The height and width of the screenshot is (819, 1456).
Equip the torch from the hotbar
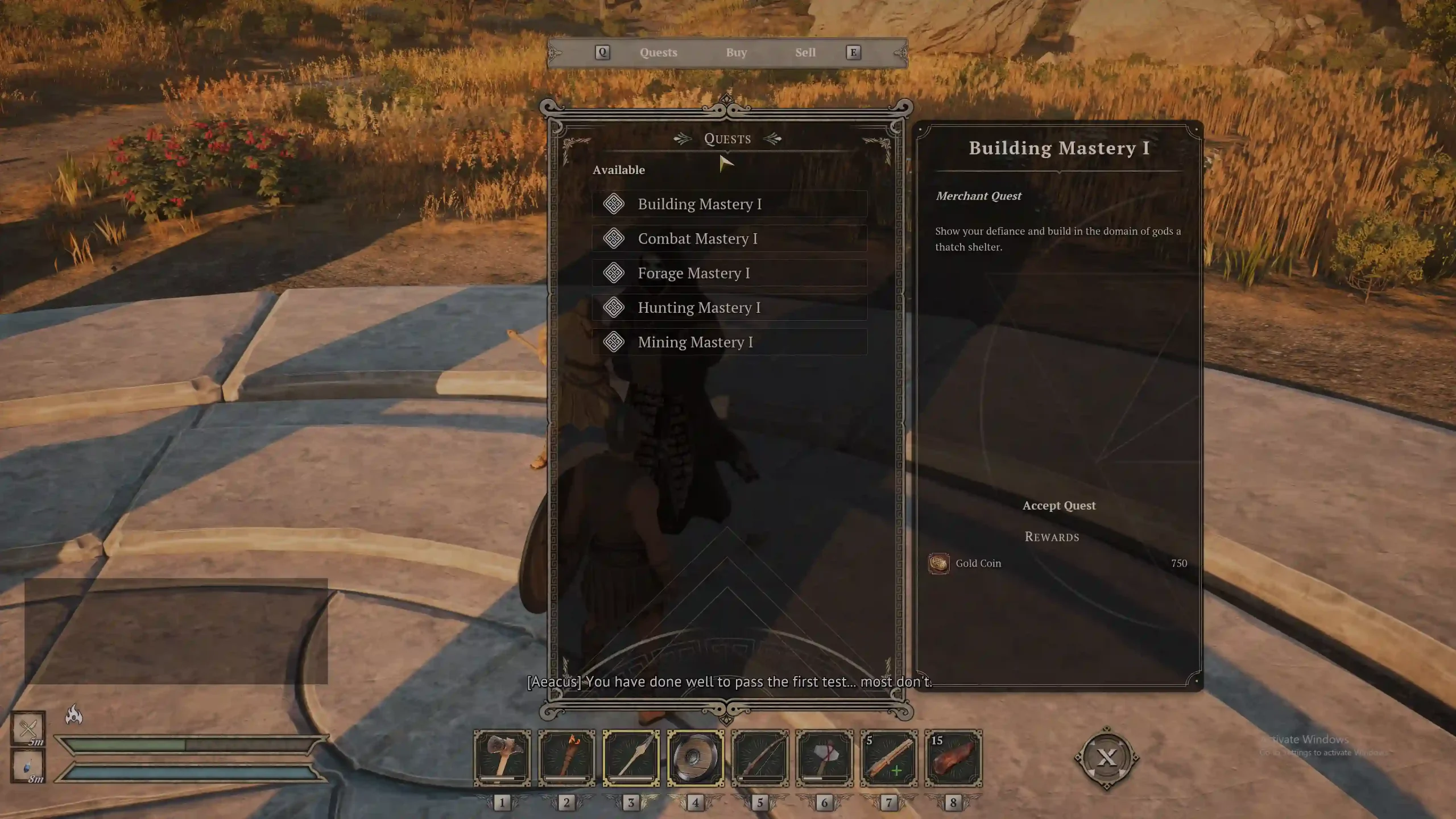click(566, 758)
